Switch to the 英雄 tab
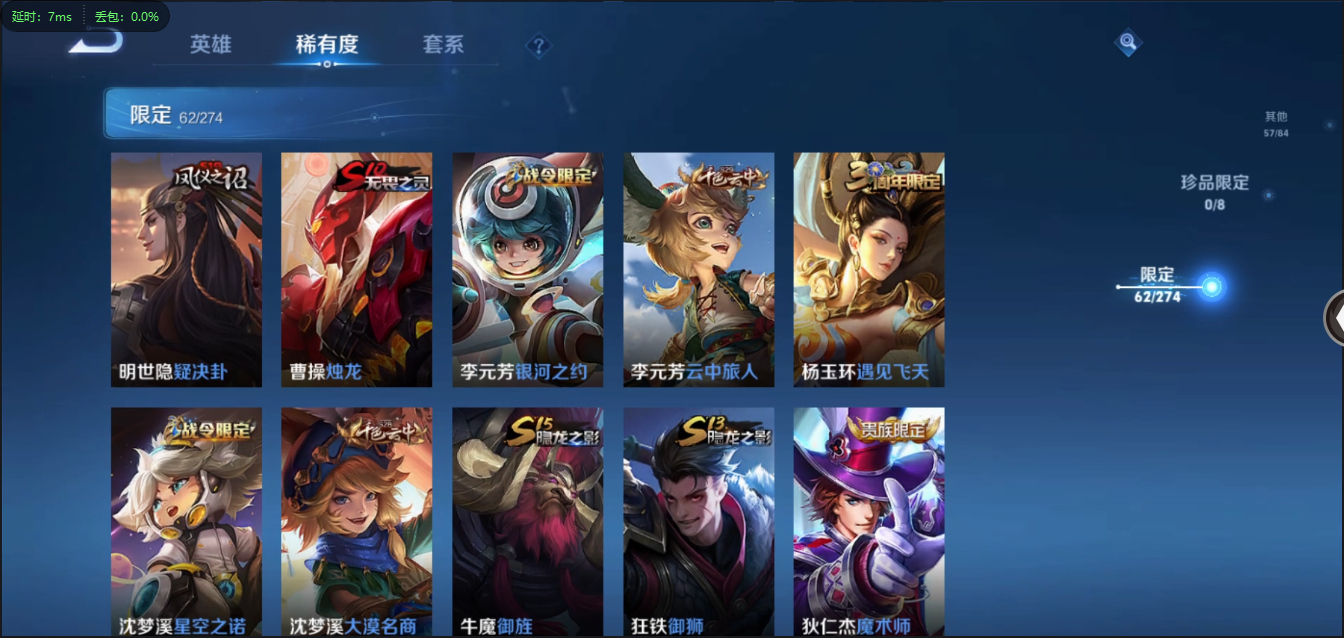Viewport: 1344px width, 638px height. click(211, 45)
